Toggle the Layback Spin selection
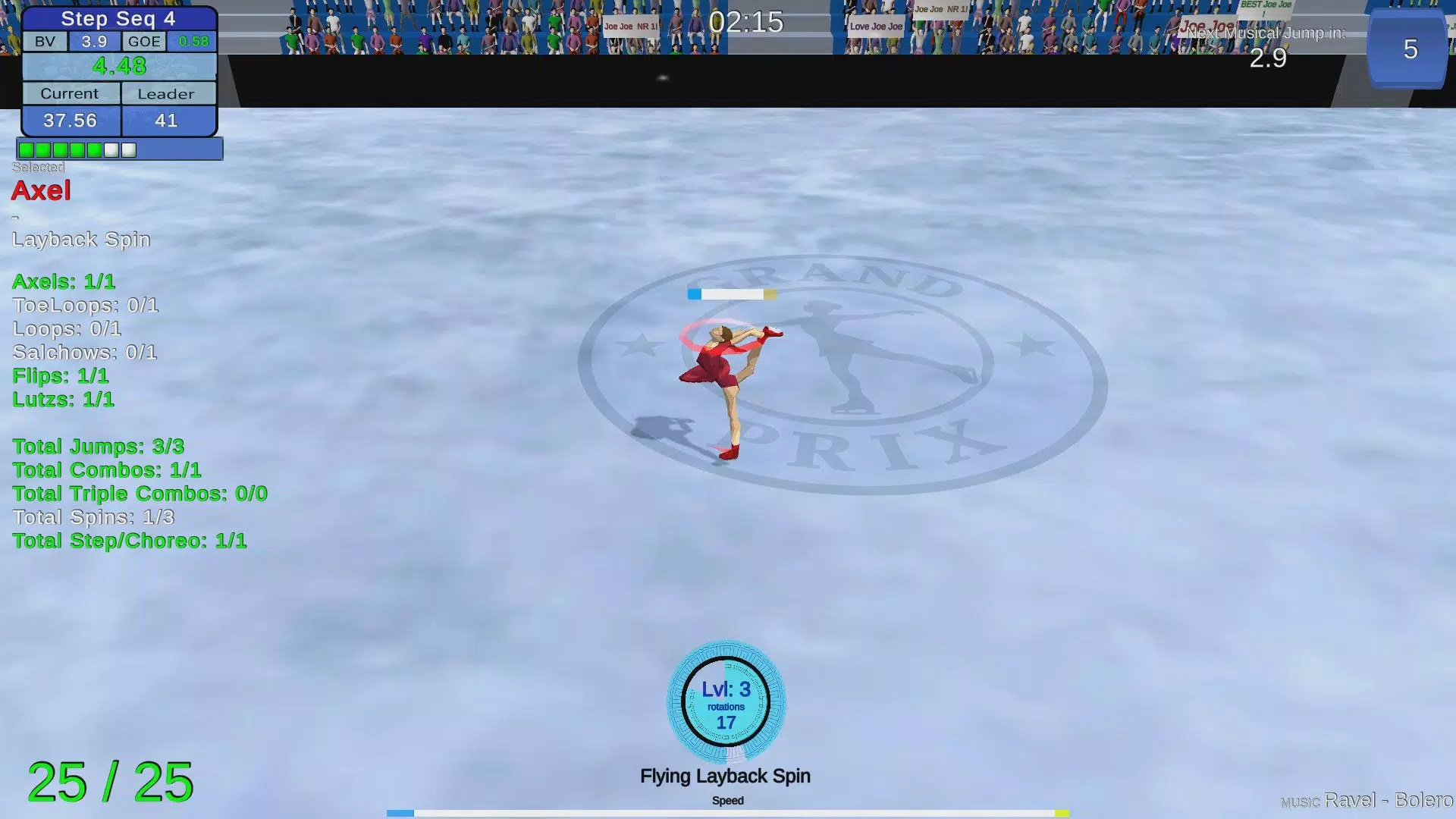1456x819 pixels. tap(80, 239)
